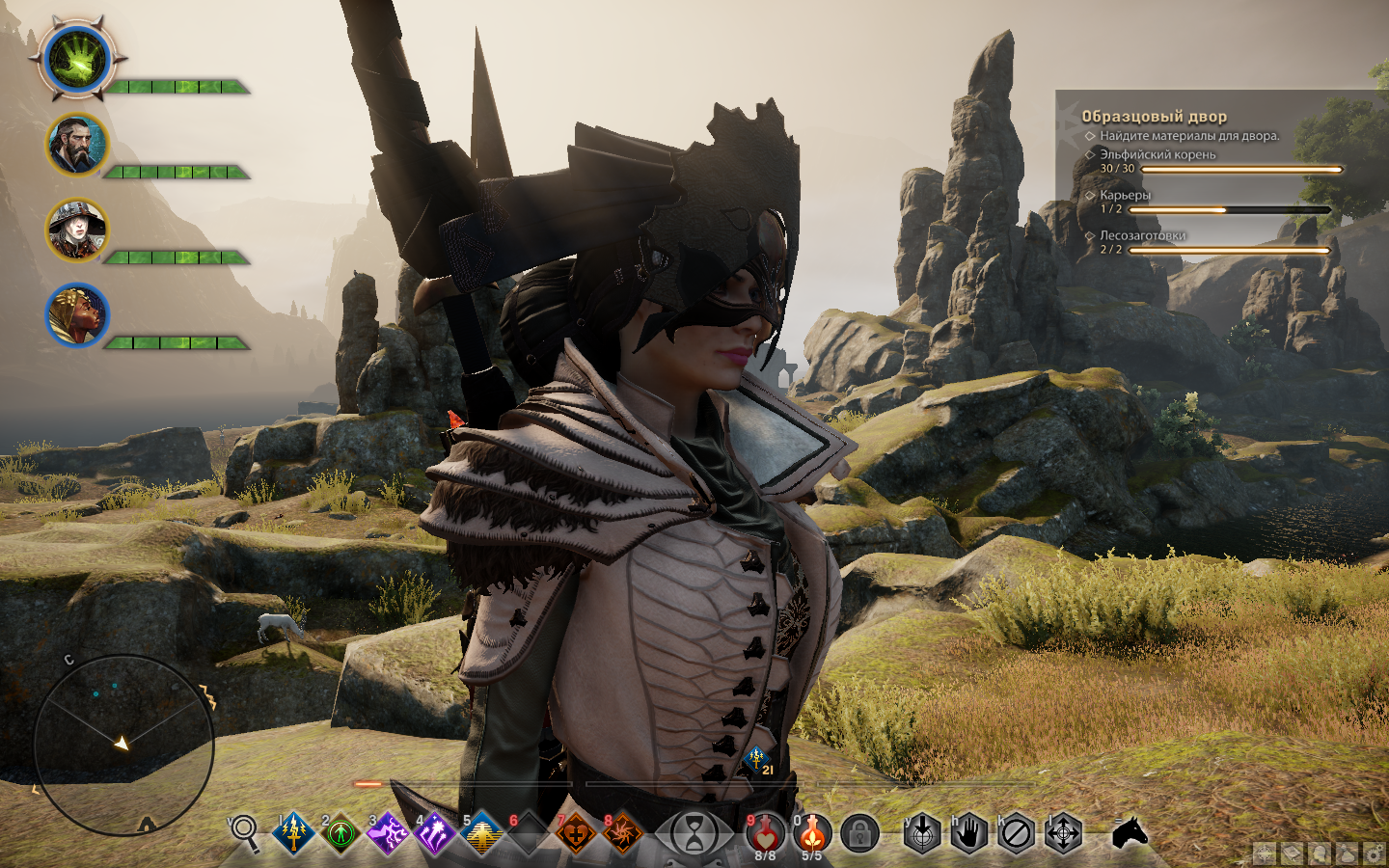Open the Образцовый двор quest tracker
Image resolution: width=1389 pixels, height=868 pixels.
coord(1154,117)
